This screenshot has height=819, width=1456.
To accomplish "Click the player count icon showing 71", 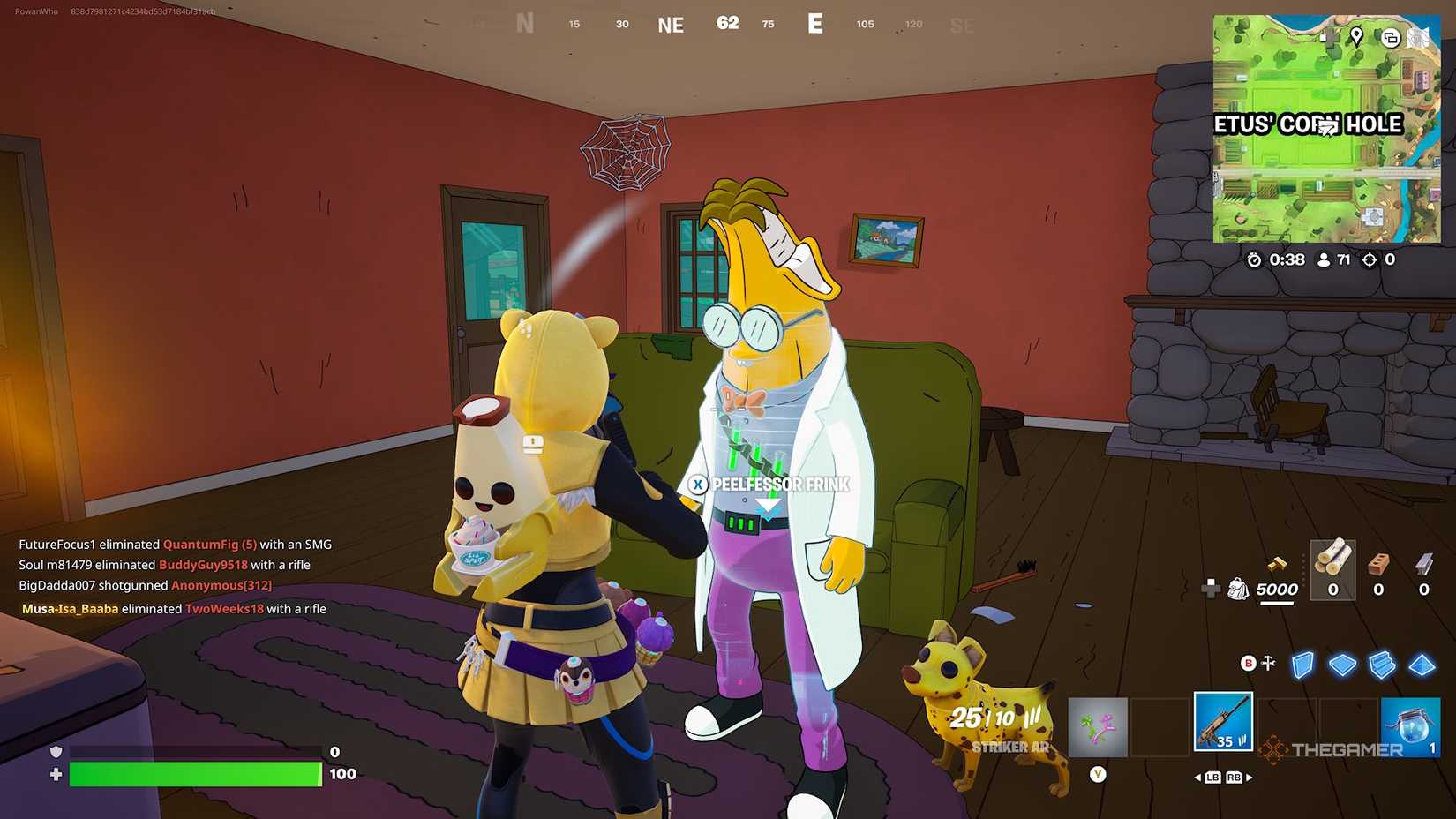I will [x=1323, y=259].
